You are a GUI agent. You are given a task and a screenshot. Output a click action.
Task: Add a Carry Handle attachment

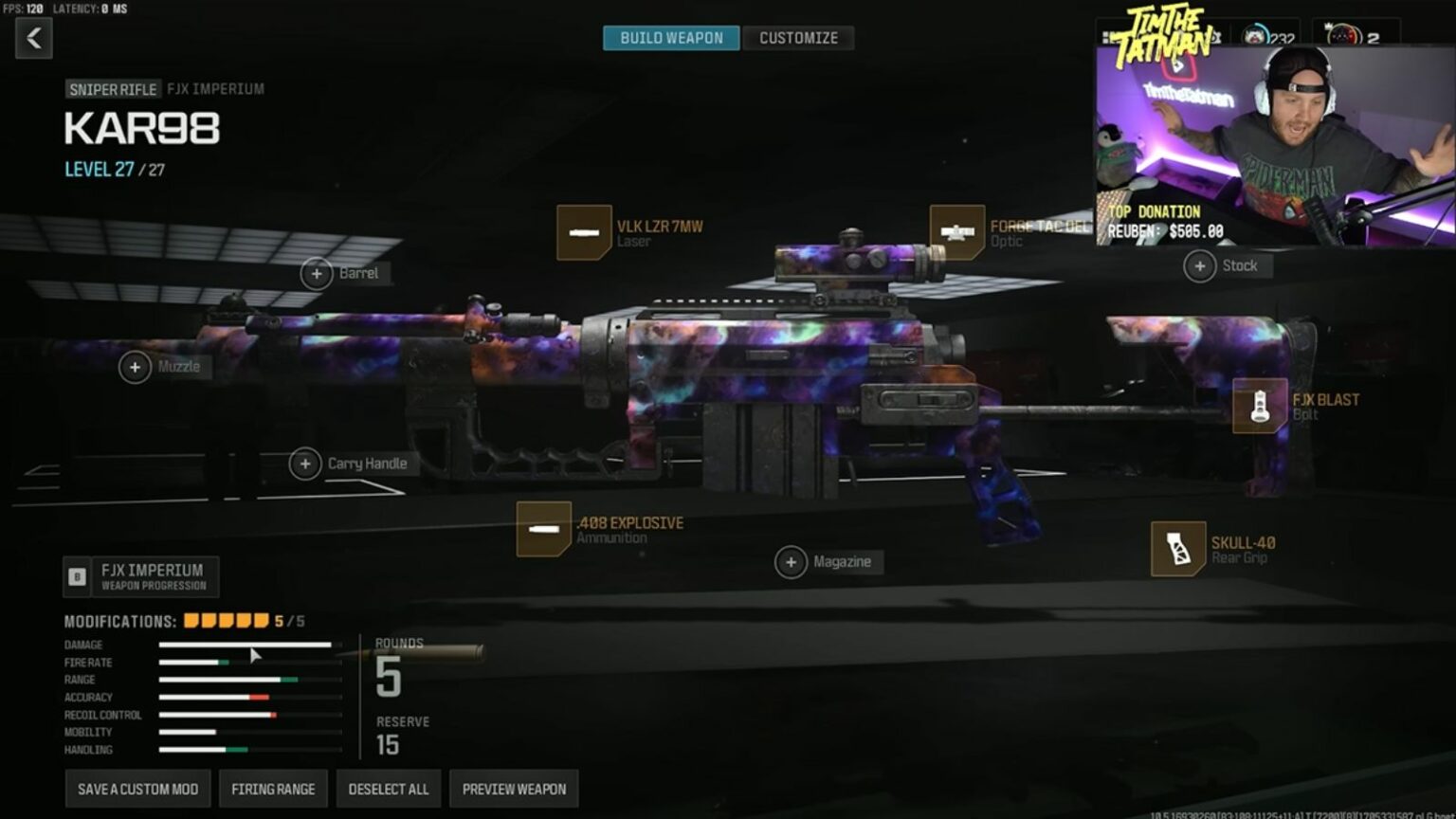(x=305, y=464)
